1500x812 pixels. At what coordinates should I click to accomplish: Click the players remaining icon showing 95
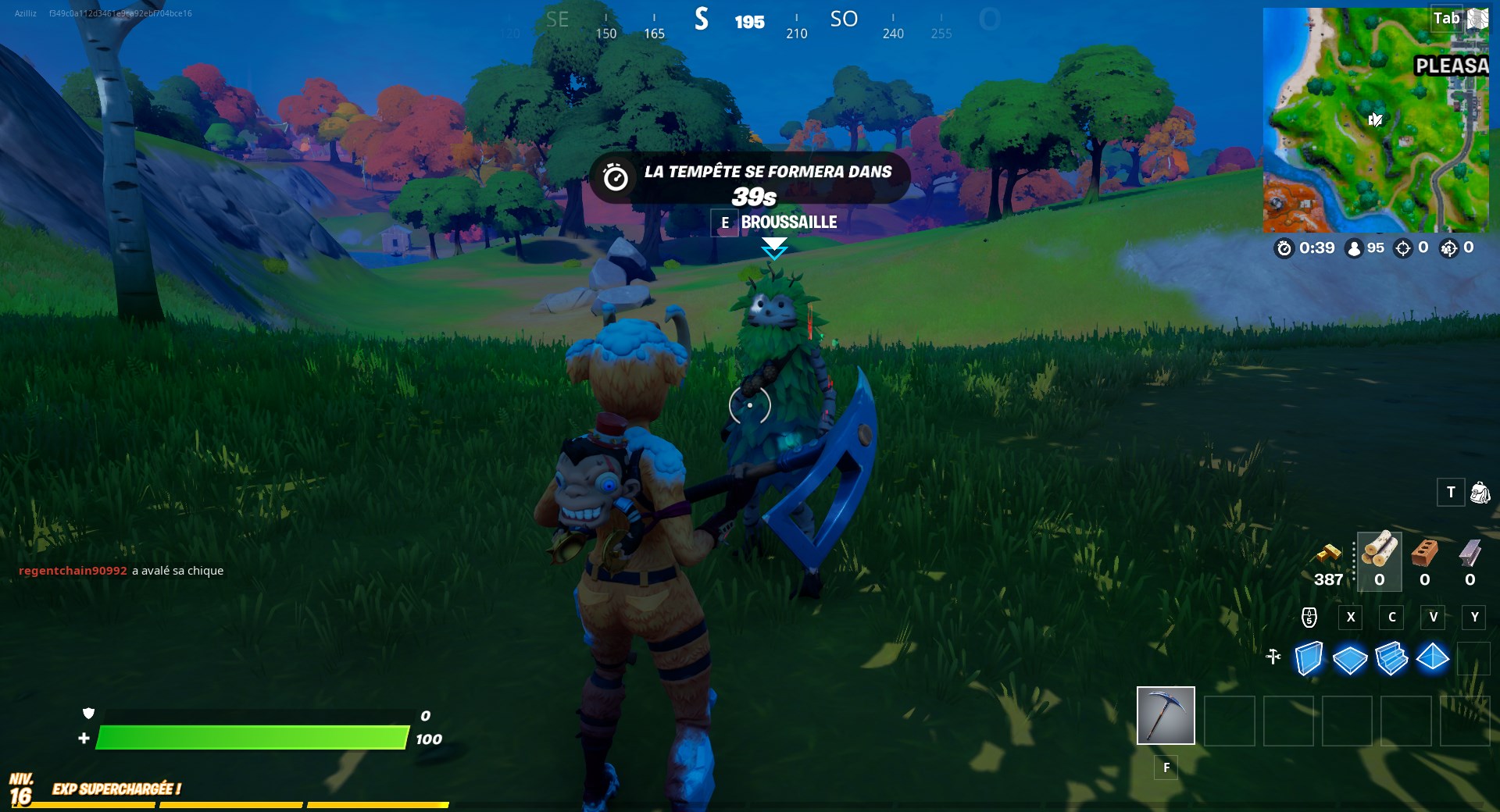(1353, 248)
